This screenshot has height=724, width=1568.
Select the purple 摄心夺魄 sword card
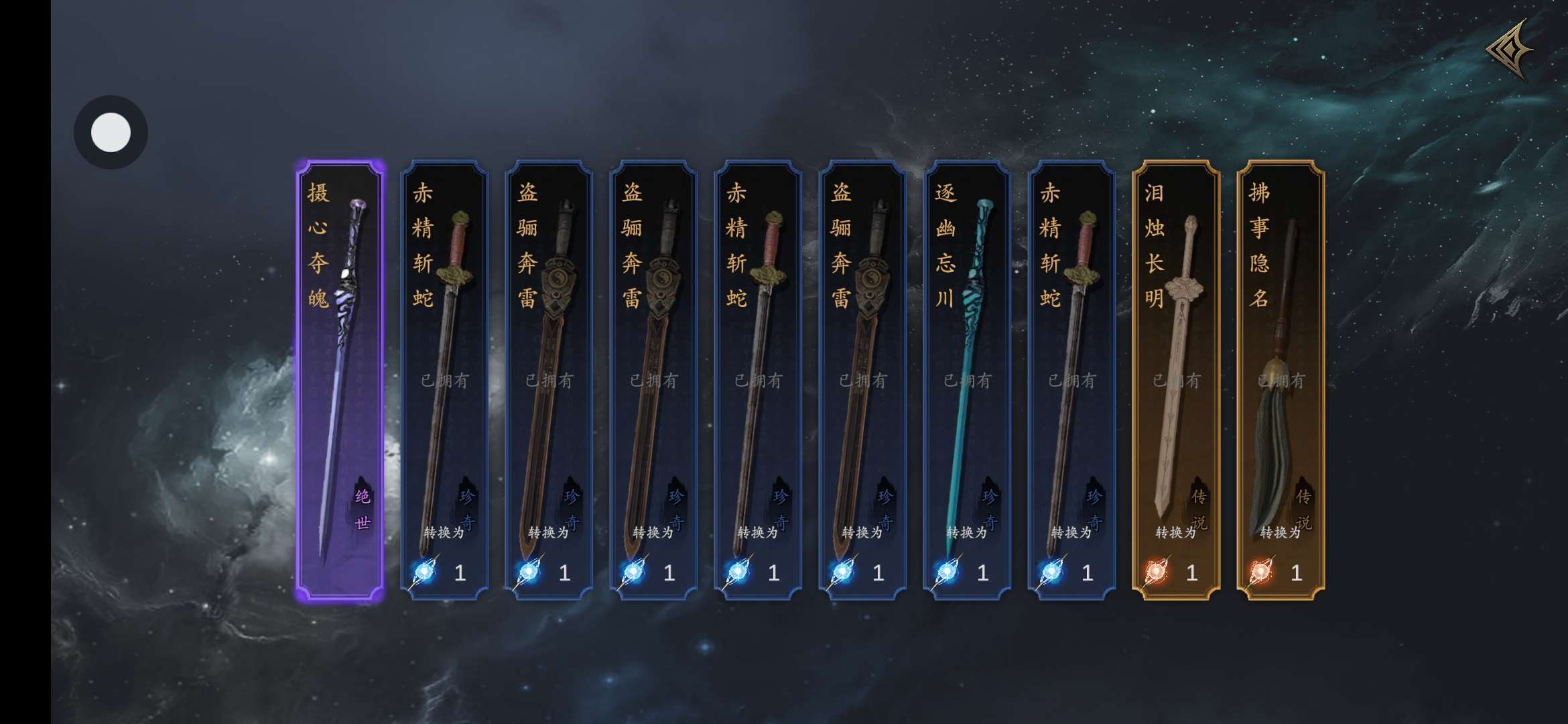(x=340, y=380)
